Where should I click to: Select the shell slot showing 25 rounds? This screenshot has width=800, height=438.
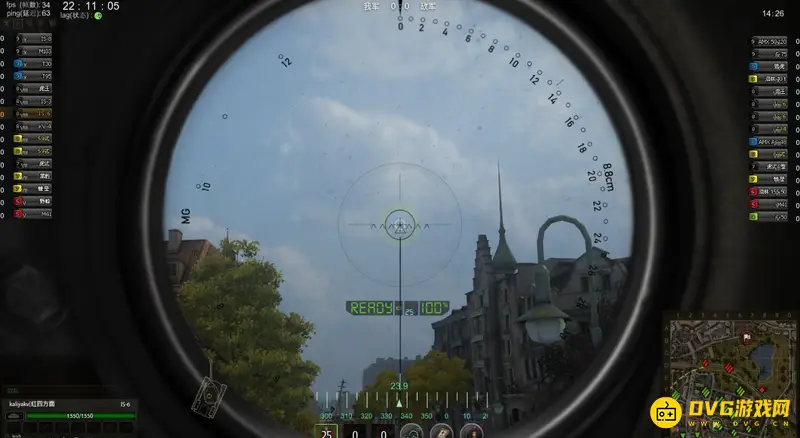pyautogui.click(x=327, y=432)
